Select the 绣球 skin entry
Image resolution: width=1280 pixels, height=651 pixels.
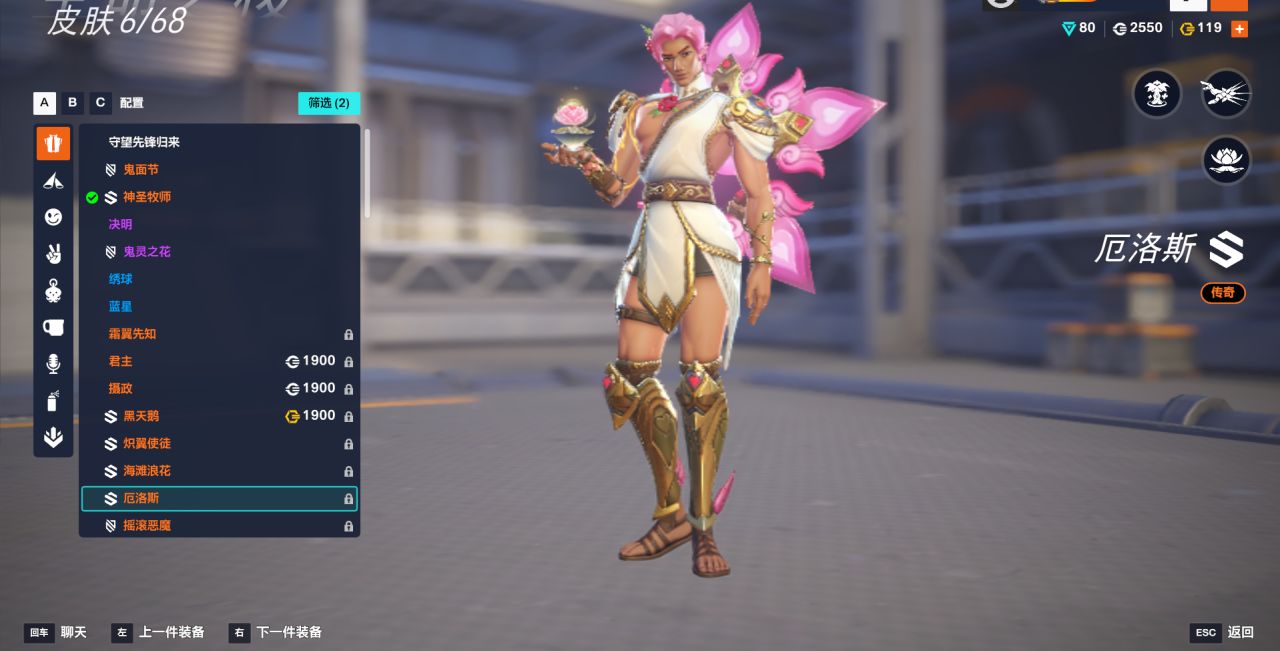(121, 279)
